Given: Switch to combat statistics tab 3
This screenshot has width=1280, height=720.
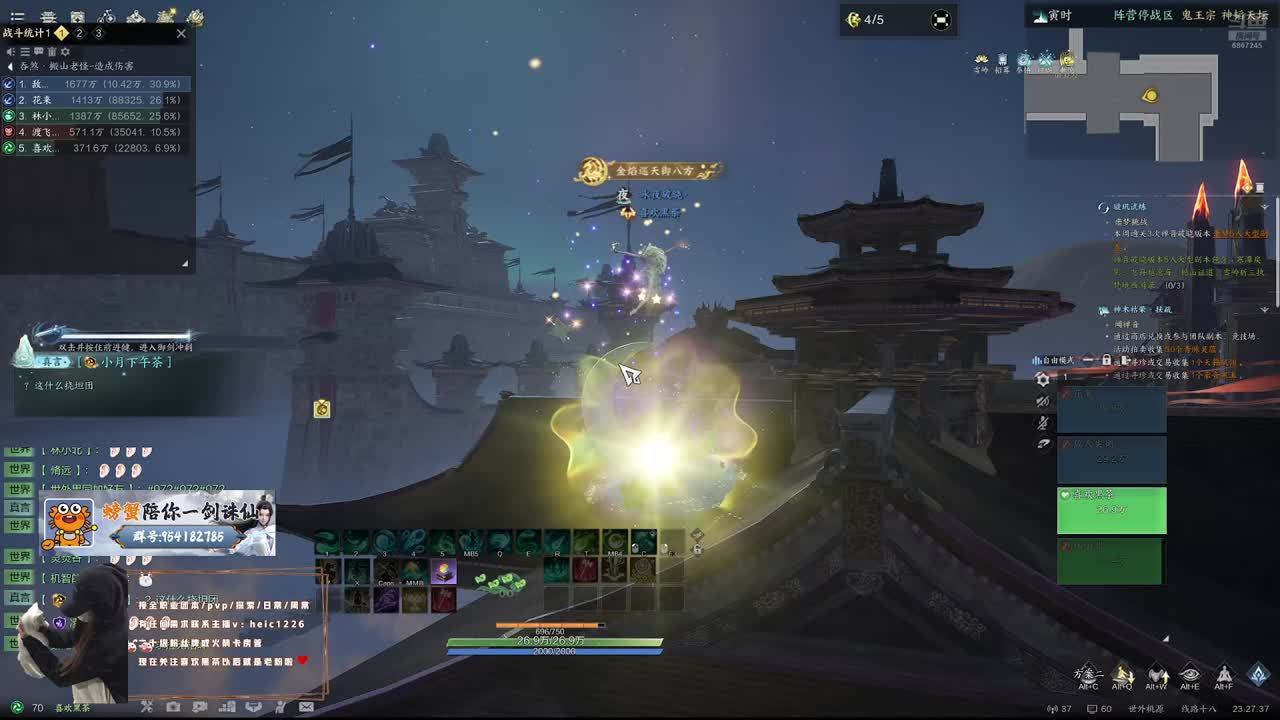Looking at the screenshot, I should coord(98,33).
